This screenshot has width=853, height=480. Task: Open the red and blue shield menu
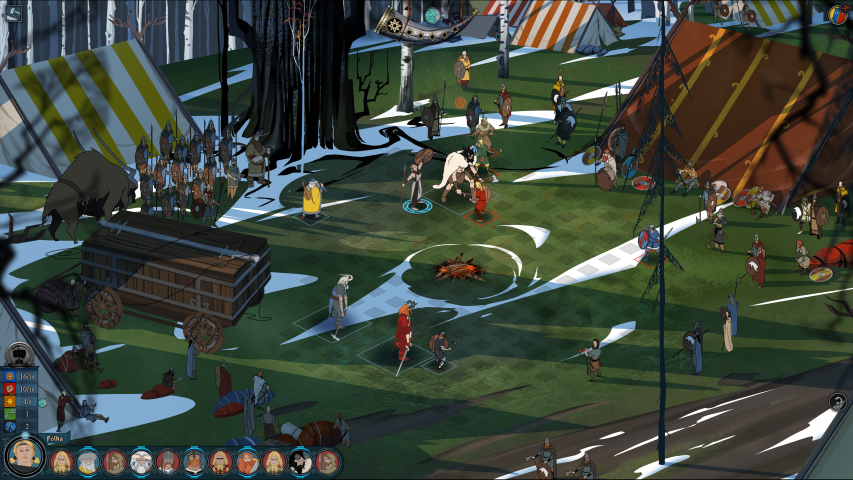pos(838,14)
